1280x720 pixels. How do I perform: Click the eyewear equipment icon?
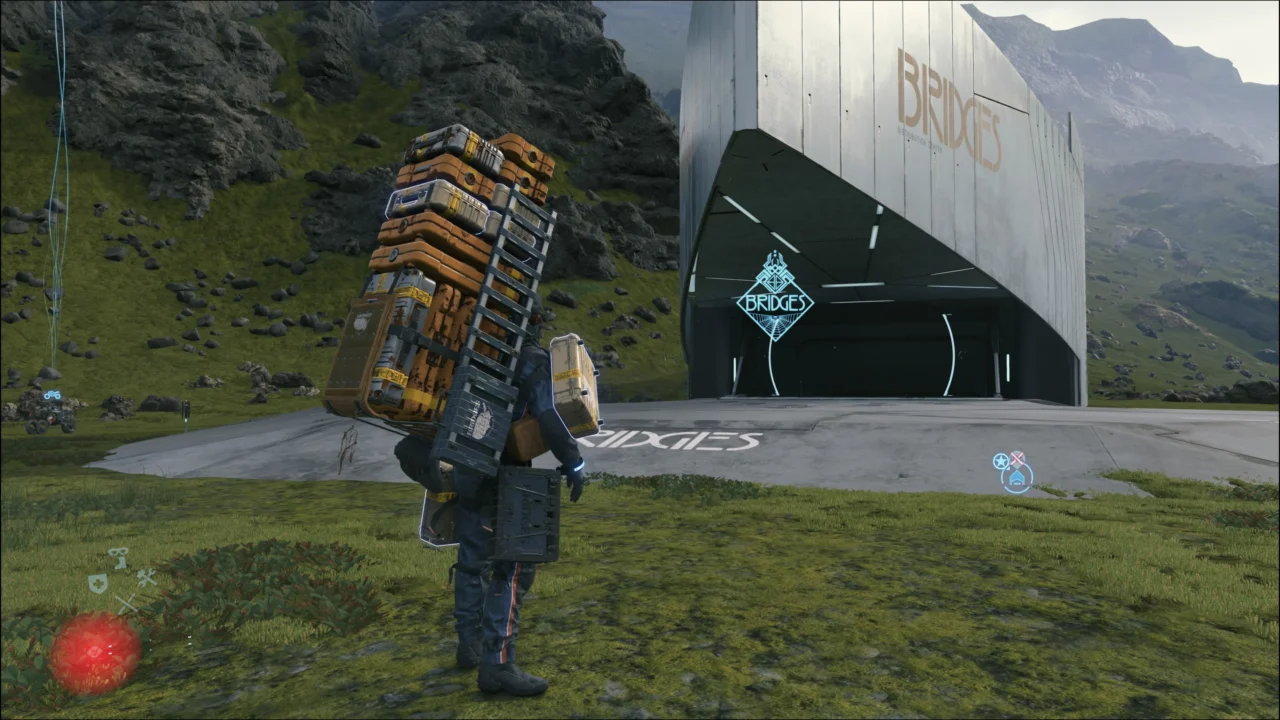pyautogui.click(x=118, y=552)
